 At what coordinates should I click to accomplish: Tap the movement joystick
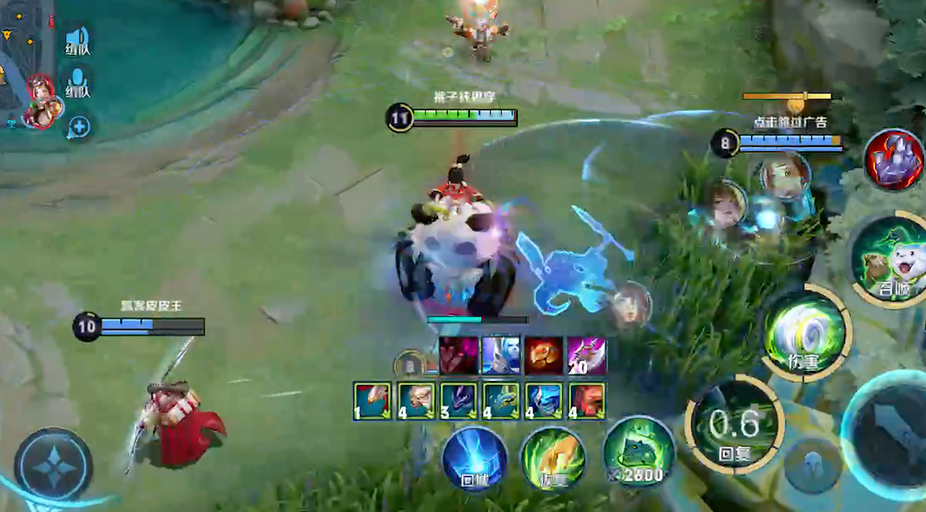coord(53,465)
